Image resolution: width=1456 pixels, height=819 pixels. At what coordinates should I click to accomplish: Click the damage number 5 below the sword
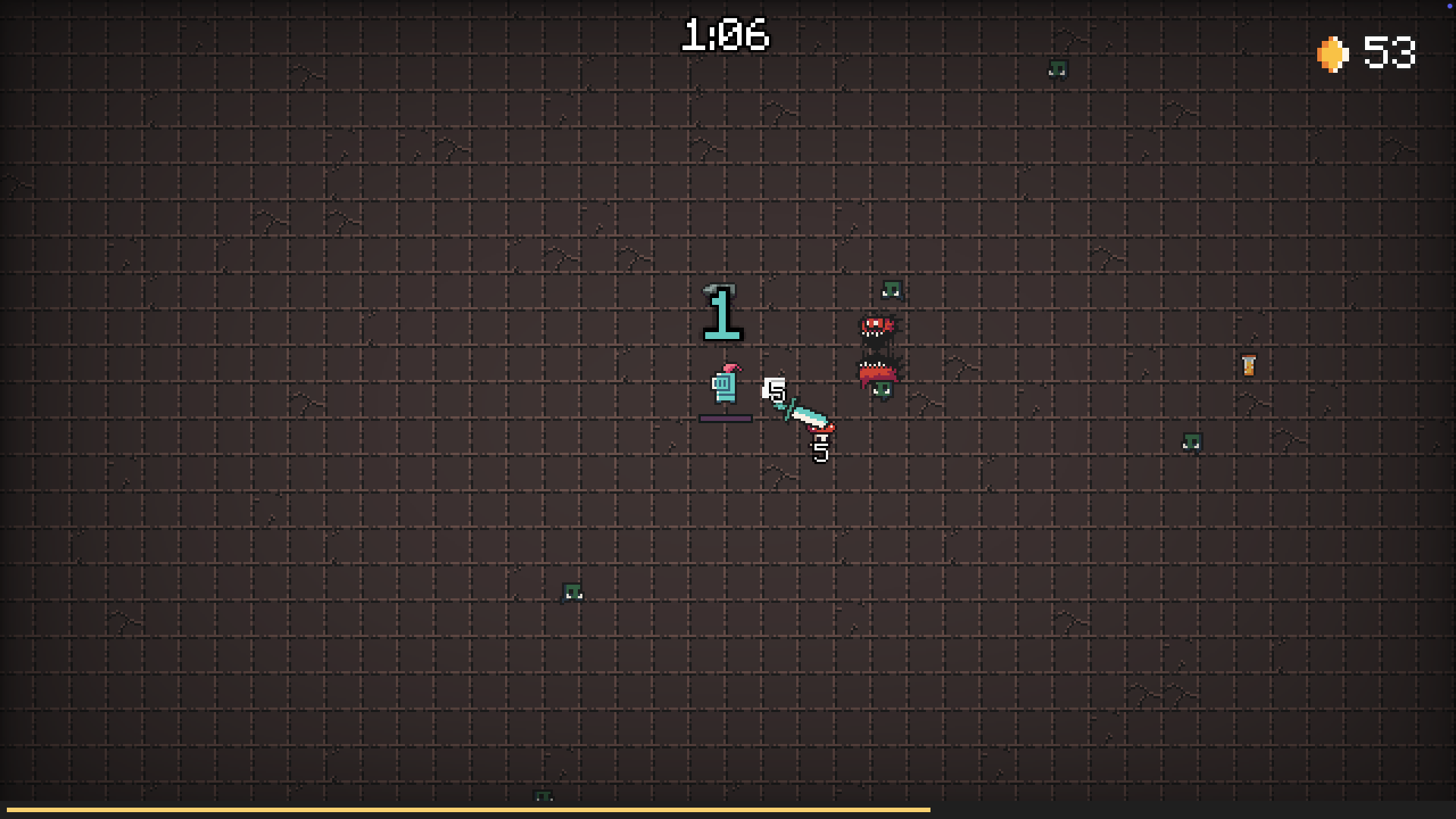820,452
